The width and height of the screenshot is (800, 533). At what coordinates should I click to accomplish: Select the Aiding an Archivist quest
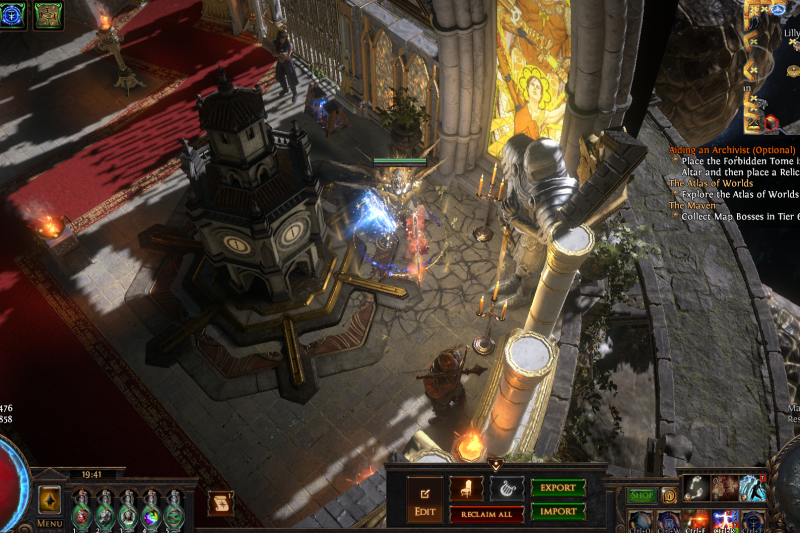(x=731, y=150)
